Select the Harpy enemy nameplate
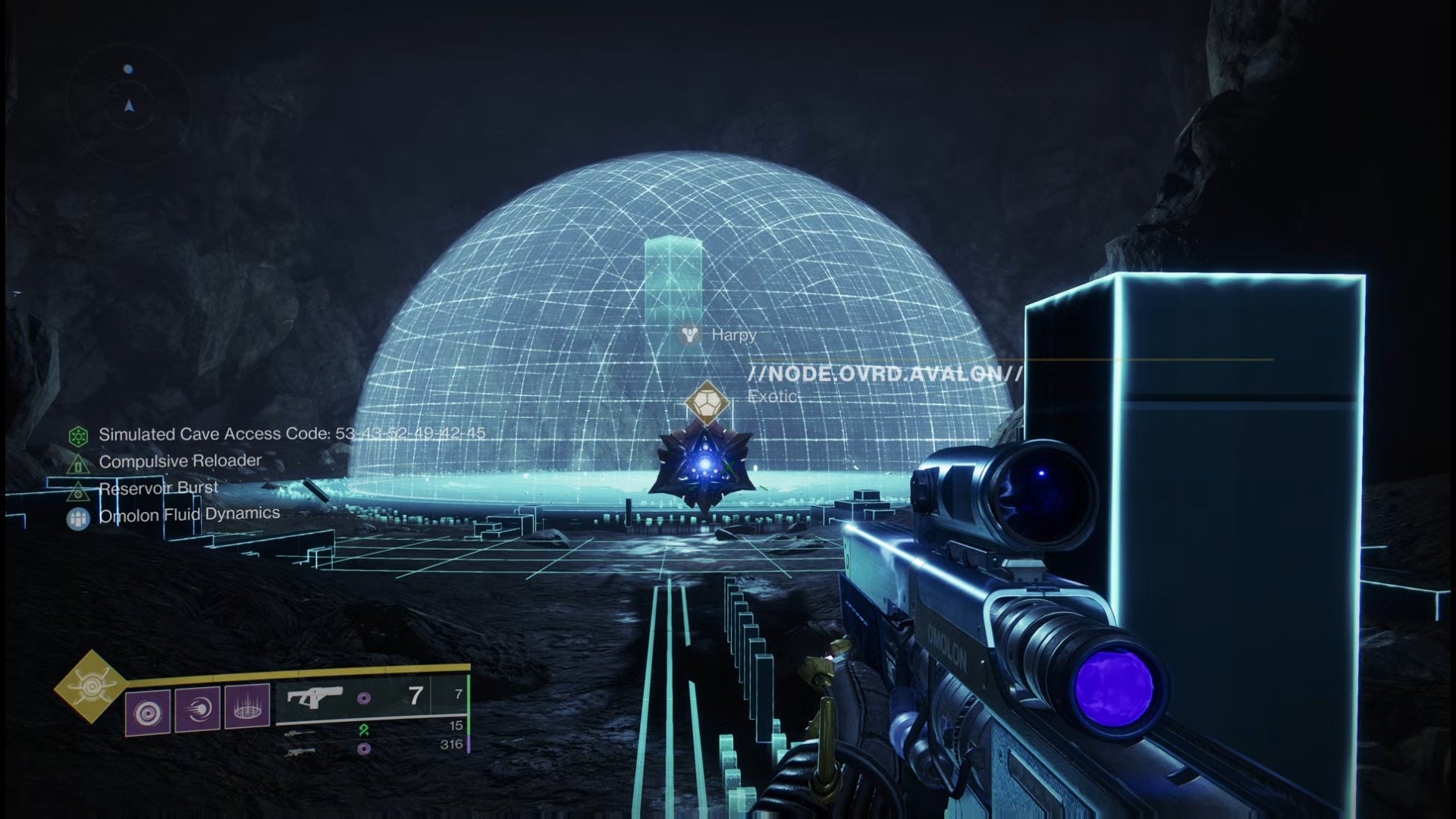 (x=732, y=334)
